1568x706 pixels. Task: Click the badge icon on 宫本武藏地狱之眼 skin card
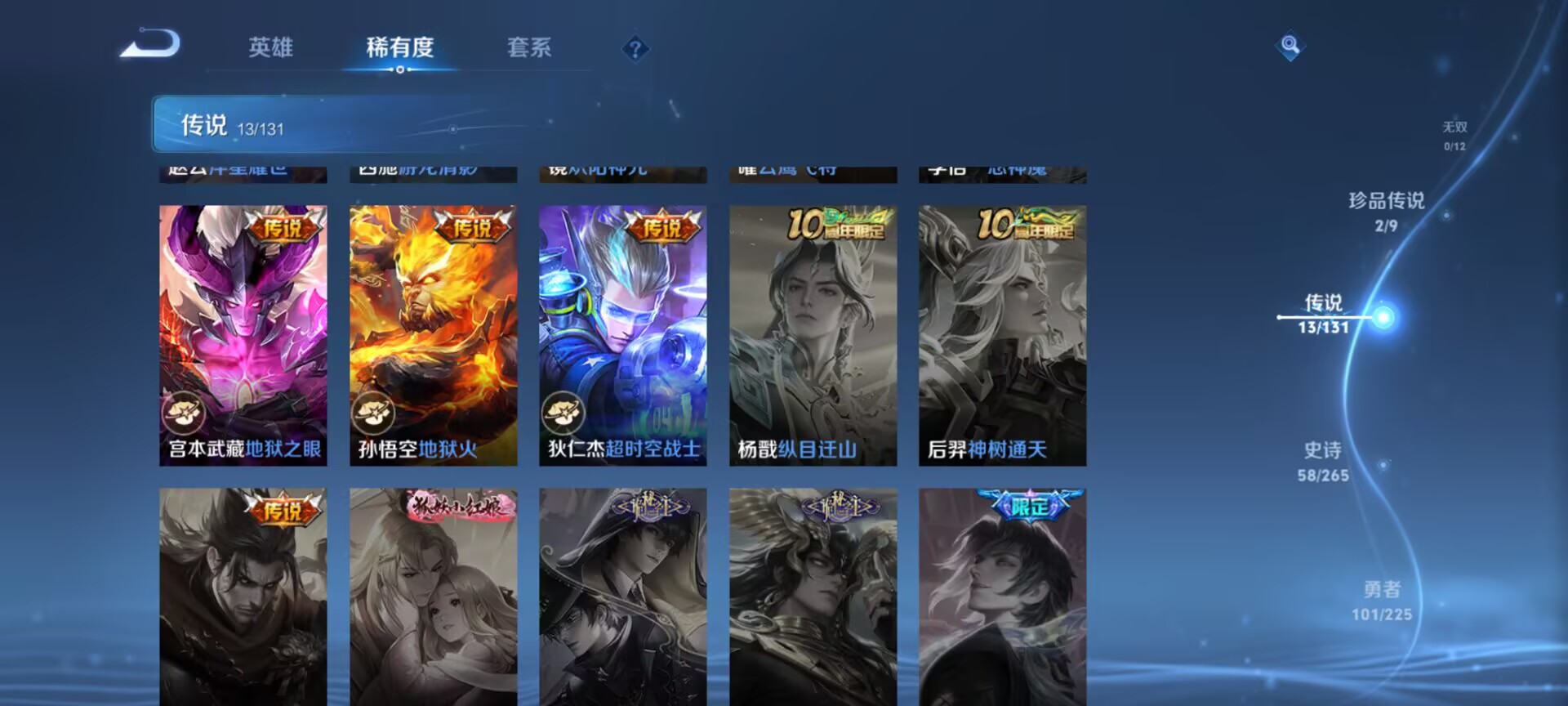[186, 413]
